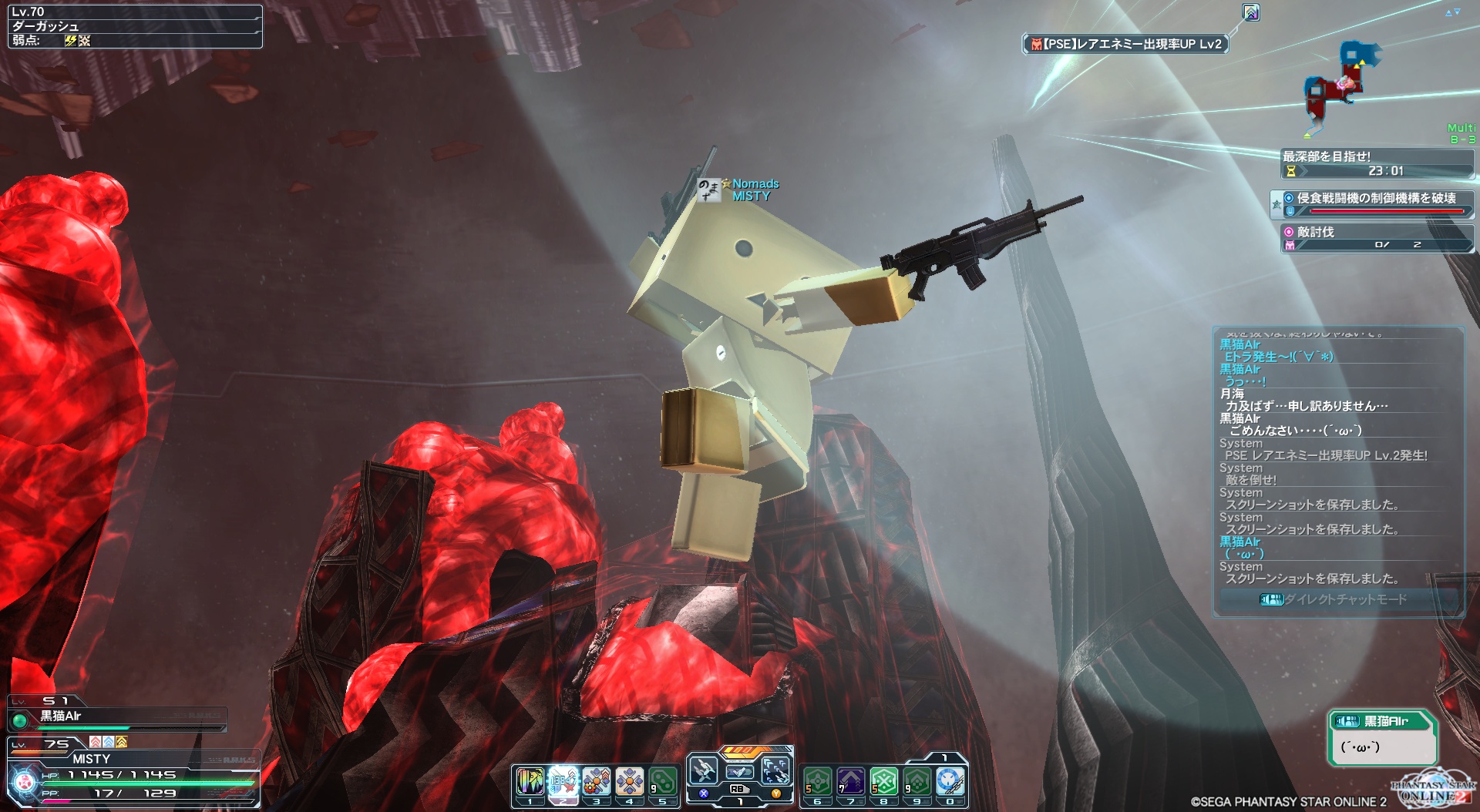This screenshot has height=812, width=1480.
Task: Activate the blue ring and chain skill in slot 0
Action: point(950,782)
